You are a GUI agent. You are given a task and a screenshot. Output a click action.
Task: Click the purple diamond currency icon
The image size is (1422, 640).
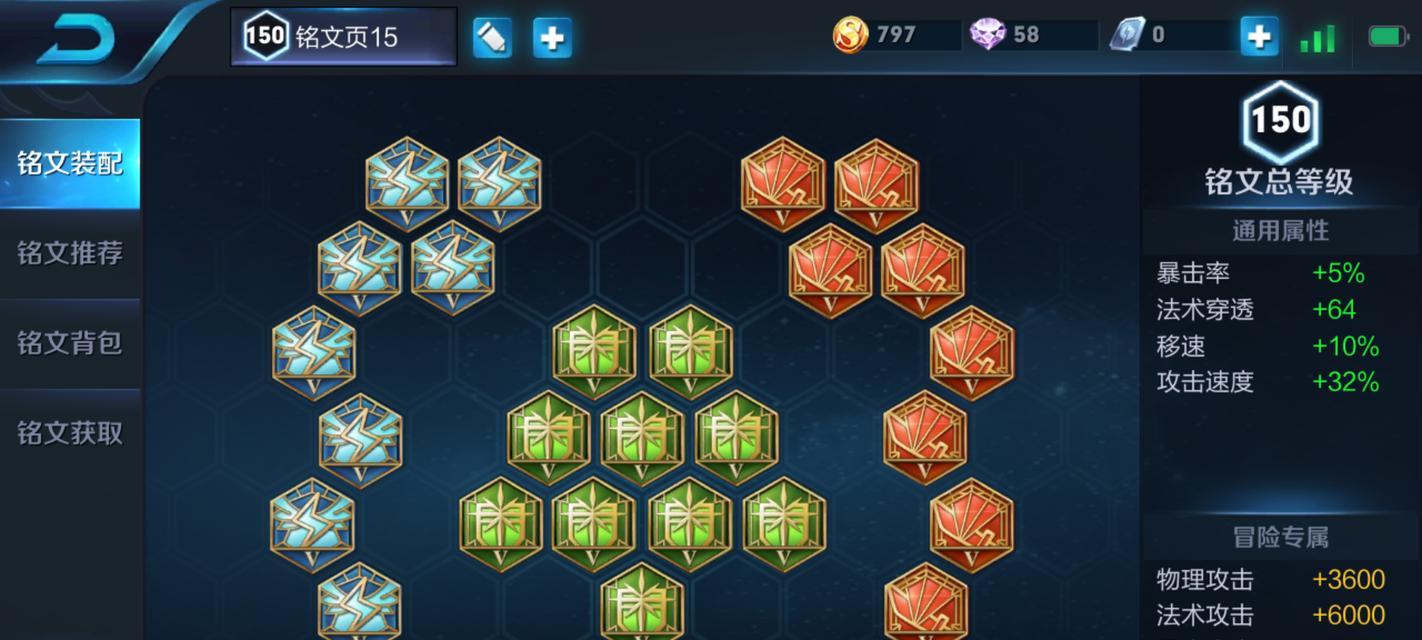tap(987, 35)
